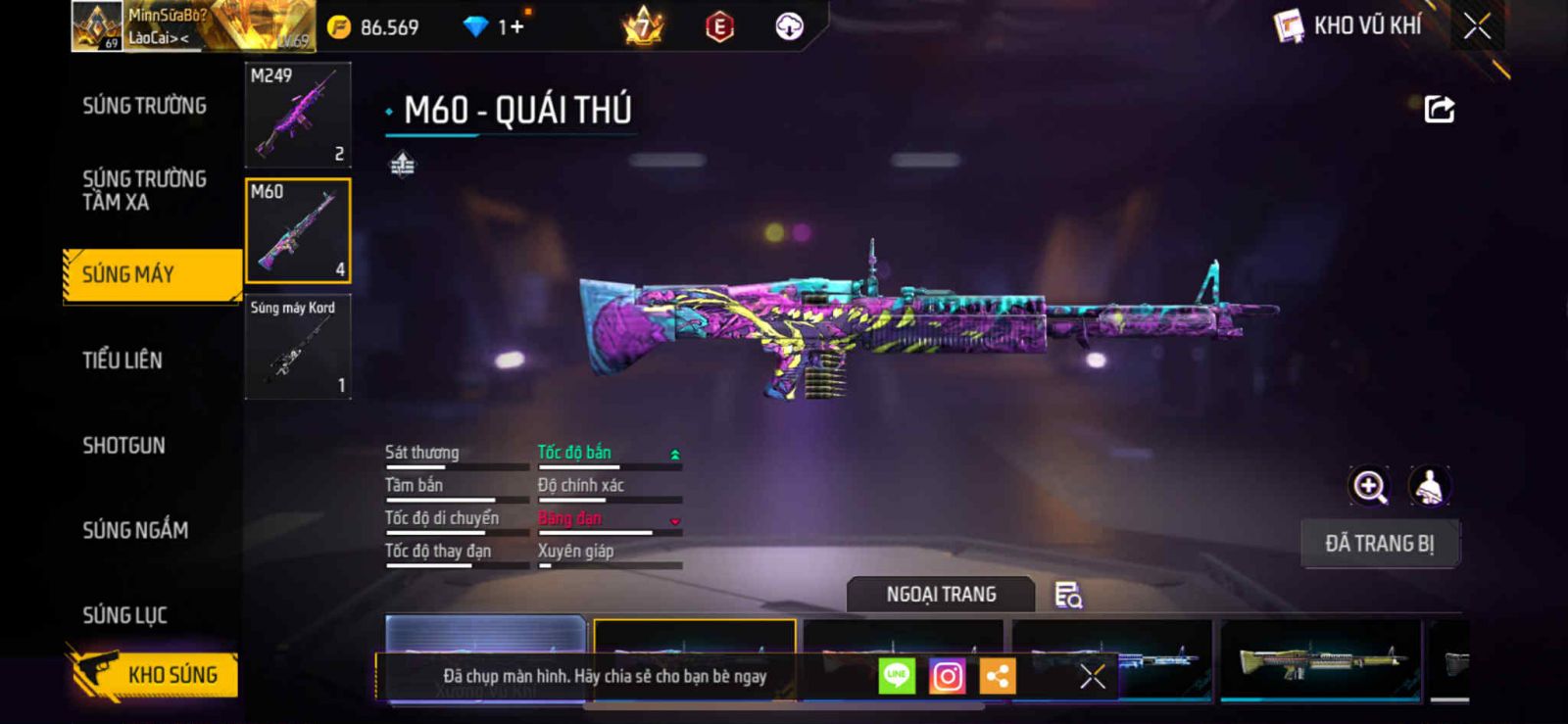The height and width of the screenshot is (724, 1568).
Task: Select the Súng Trường category
Action: 144,106
